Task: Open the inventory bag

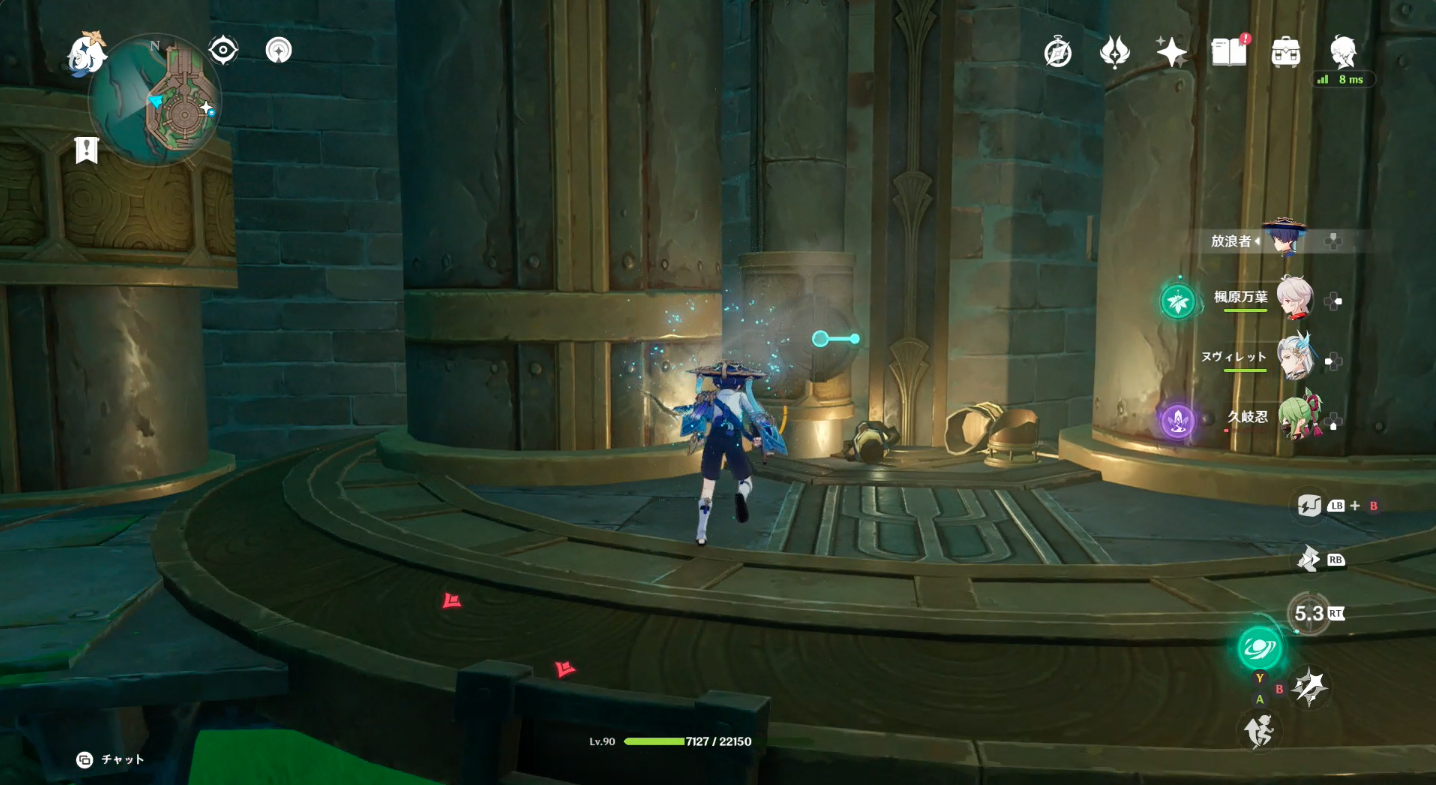Action: coord(1285,52)
